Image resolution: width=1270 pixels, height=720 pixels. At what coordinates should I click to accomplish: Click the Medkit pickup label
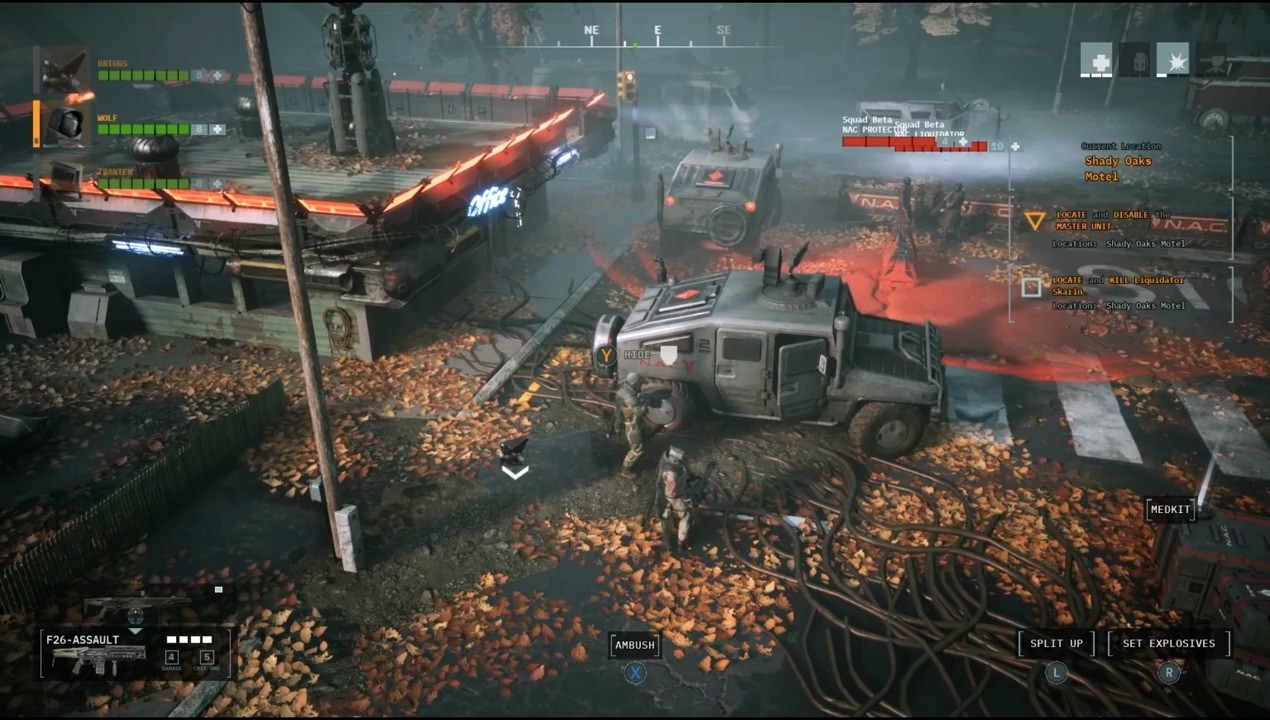coord(1170,510)
